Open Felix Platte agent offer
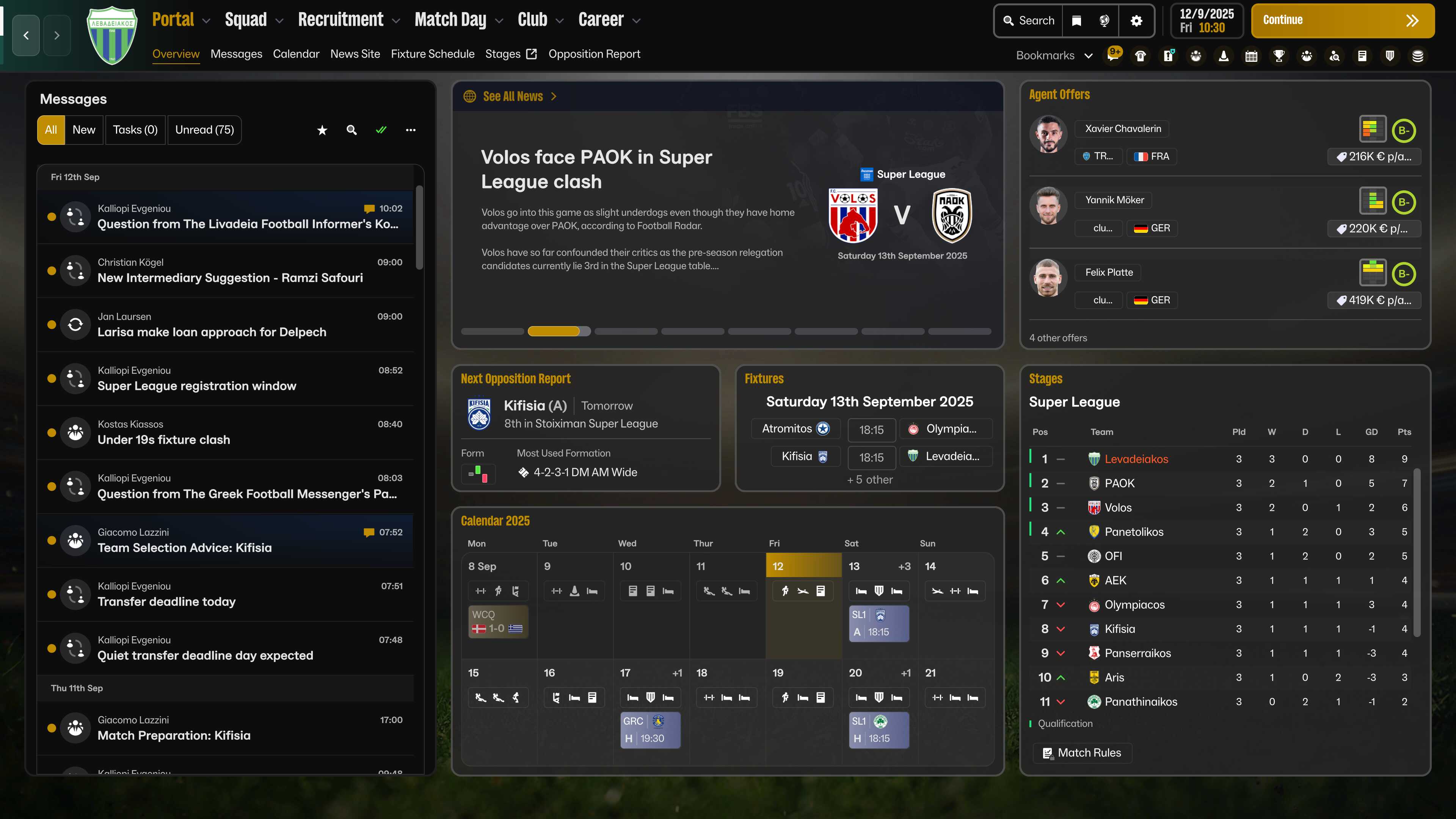Viewport: 1456px width, 819px height. tap(1108, 273)
